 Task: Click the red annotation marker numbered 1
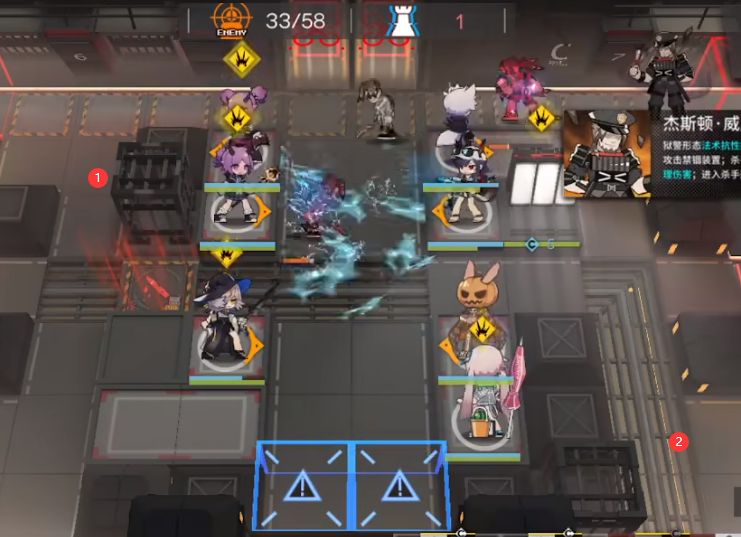pyautogui.click(x=97, y=178)
